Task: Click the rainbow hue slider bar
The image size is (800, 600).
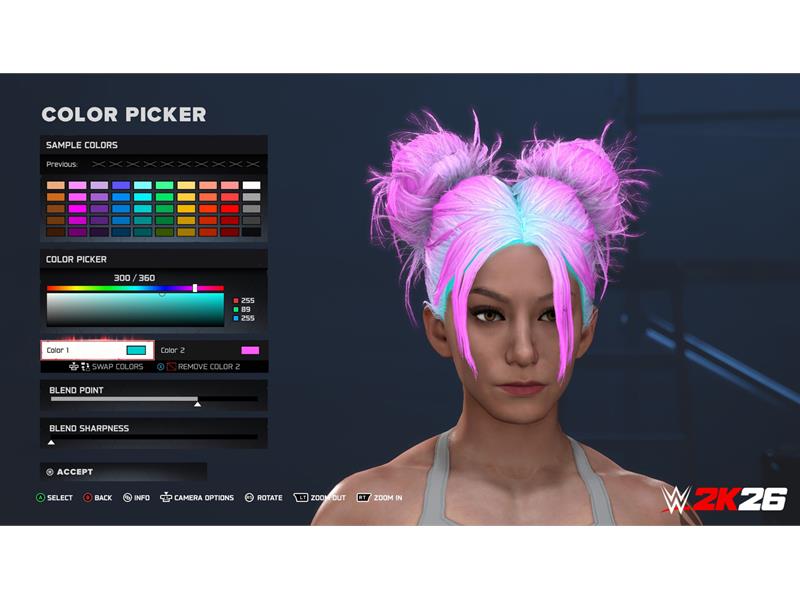Action: coord(135,288)
